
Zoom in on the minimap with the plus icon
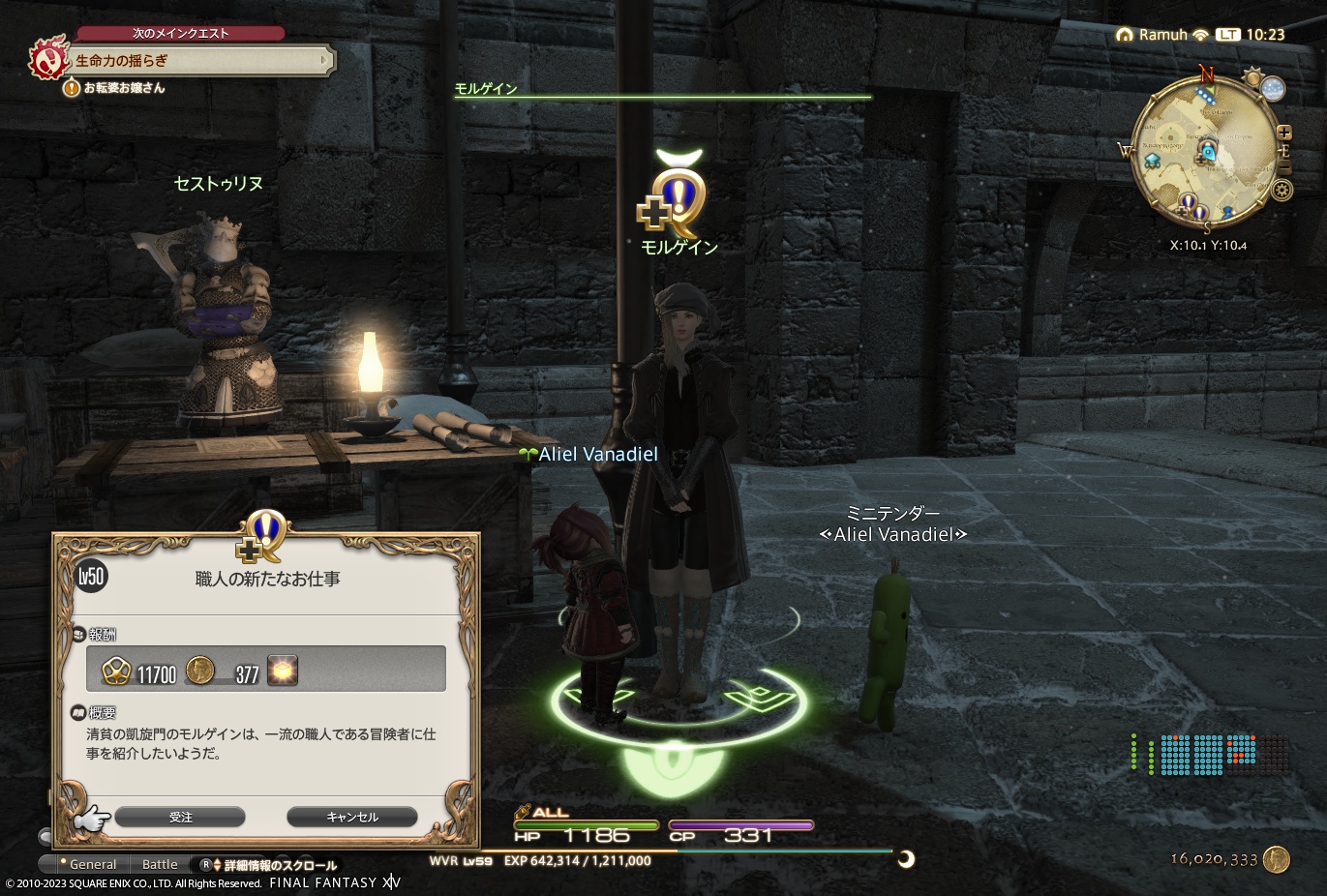(x=1284, y=132)
